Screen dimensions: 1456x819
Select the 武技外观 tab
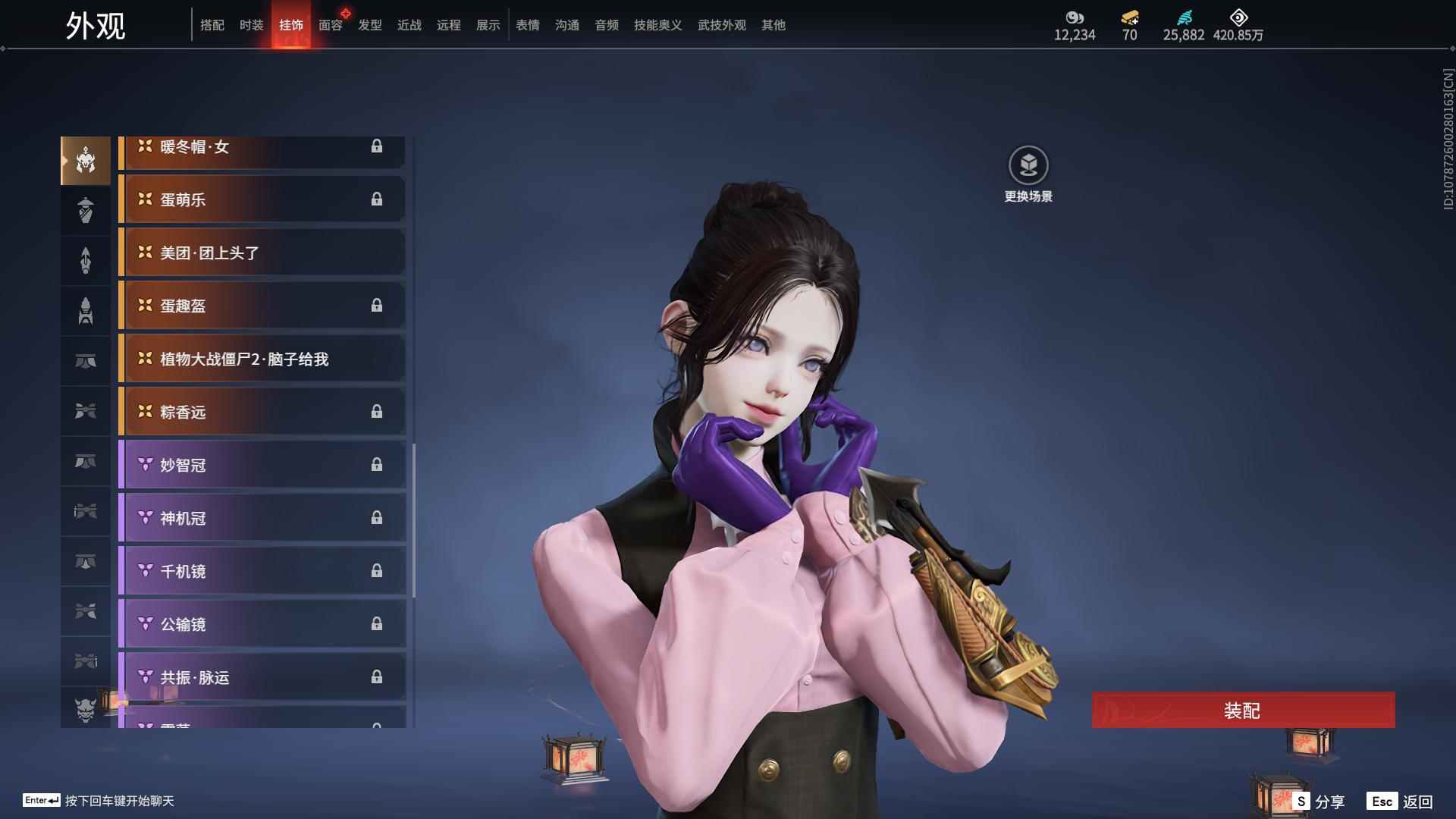pyautogui.click(x=722, y=25)
